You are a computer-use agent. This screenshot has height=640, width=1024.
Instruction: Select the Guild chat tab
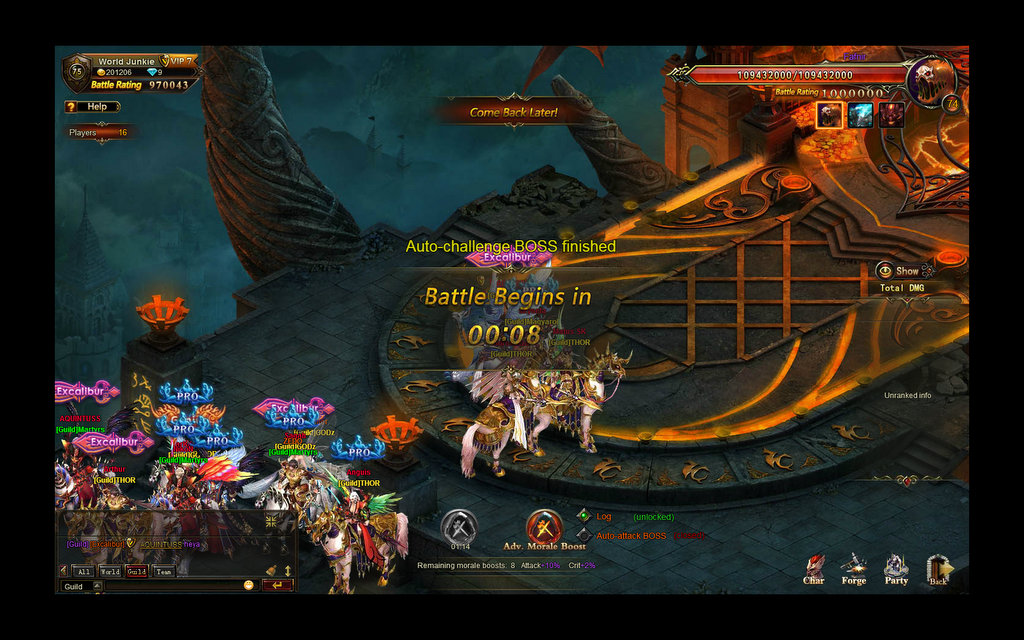136,571
